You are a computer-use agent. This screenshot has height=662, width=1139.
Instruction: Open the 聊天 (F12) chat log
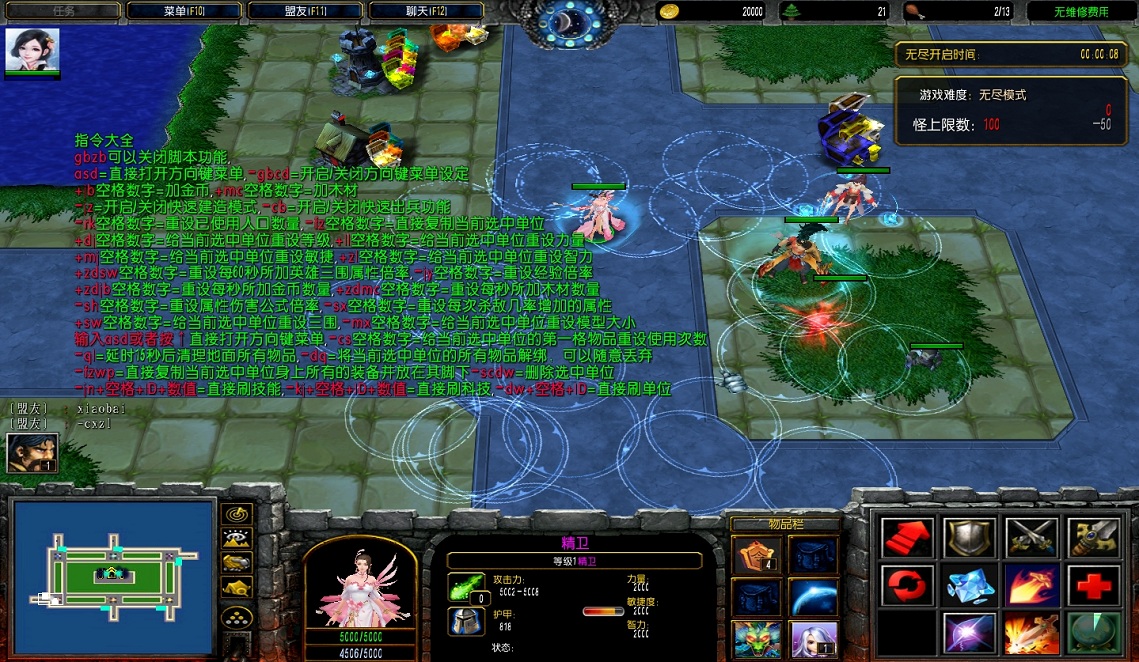click(x=426, y=11)
